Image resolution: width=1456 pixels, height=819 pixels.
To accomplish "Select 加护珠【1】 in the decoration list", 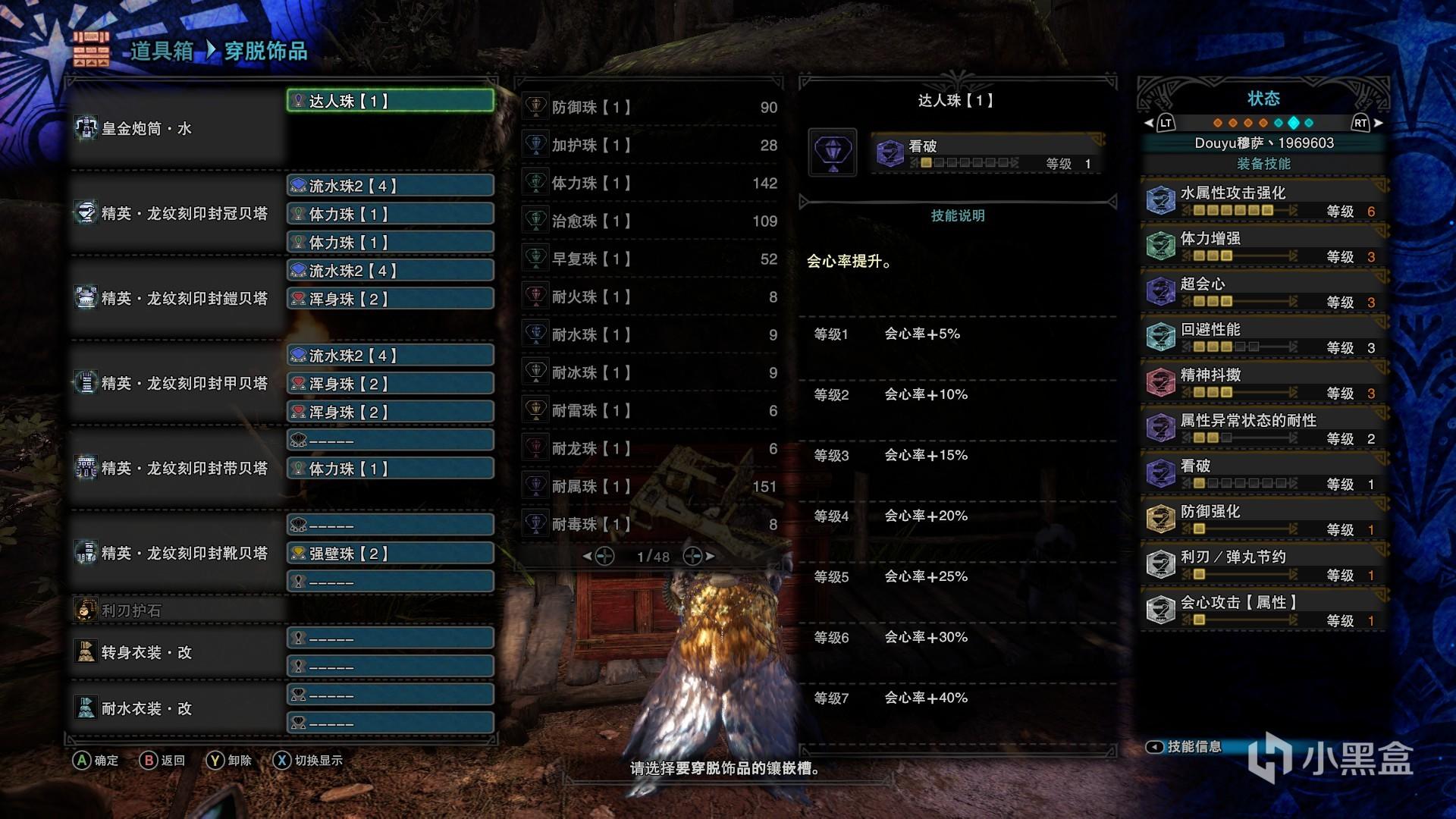I will pos(651,146).
